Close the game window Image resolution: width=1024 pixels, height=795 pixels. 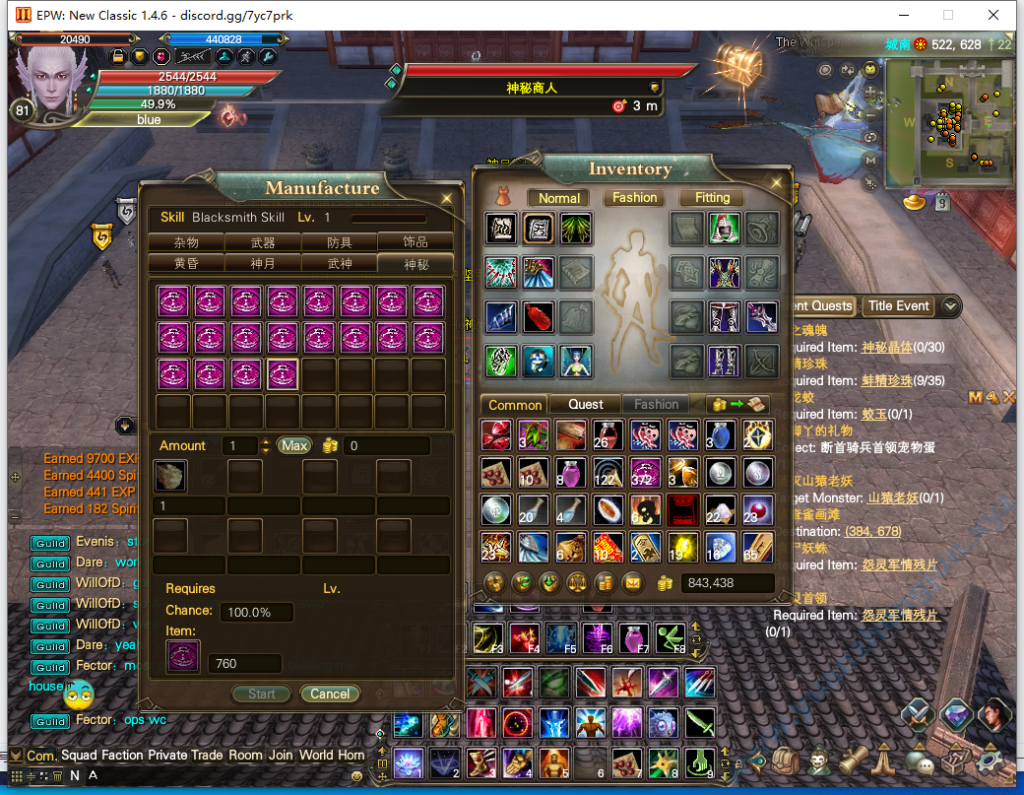pos(994,15)
